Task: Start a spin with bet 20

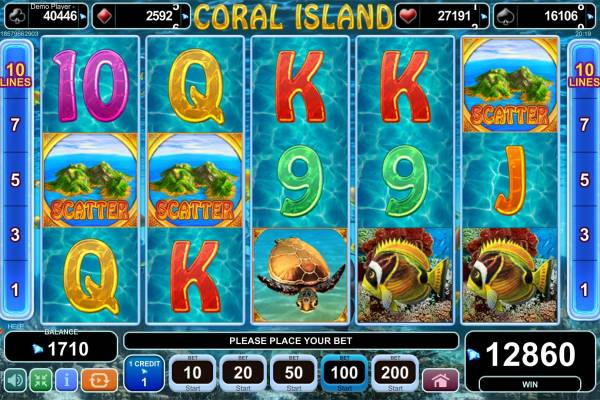Action: pyautogui.click(x=243, y=372)
